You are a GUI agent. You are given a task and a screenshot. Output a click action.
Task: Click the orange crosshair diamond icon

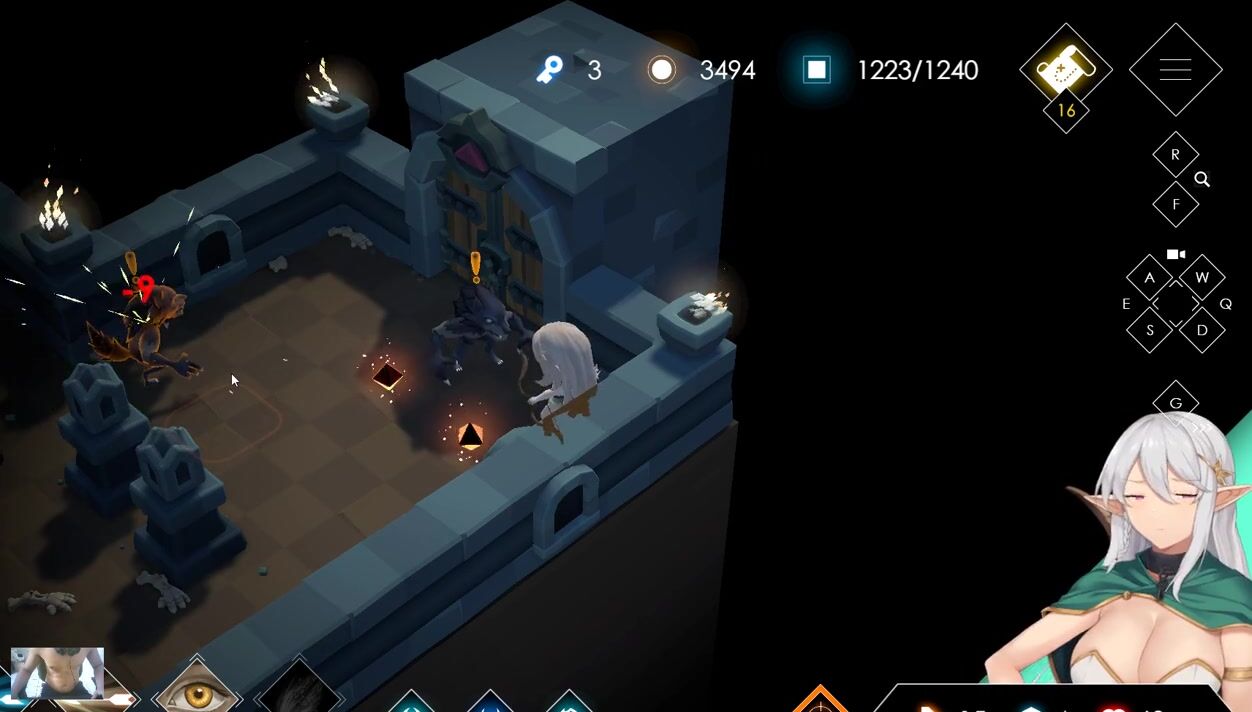click(x=820, y=702)
